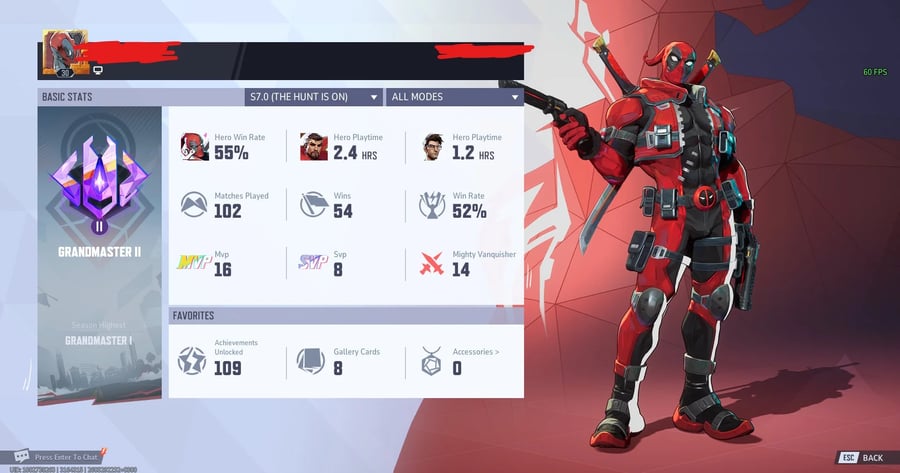Open the chat box speech bubble
This screenshot has height=473, width=900.
[22, 456]
